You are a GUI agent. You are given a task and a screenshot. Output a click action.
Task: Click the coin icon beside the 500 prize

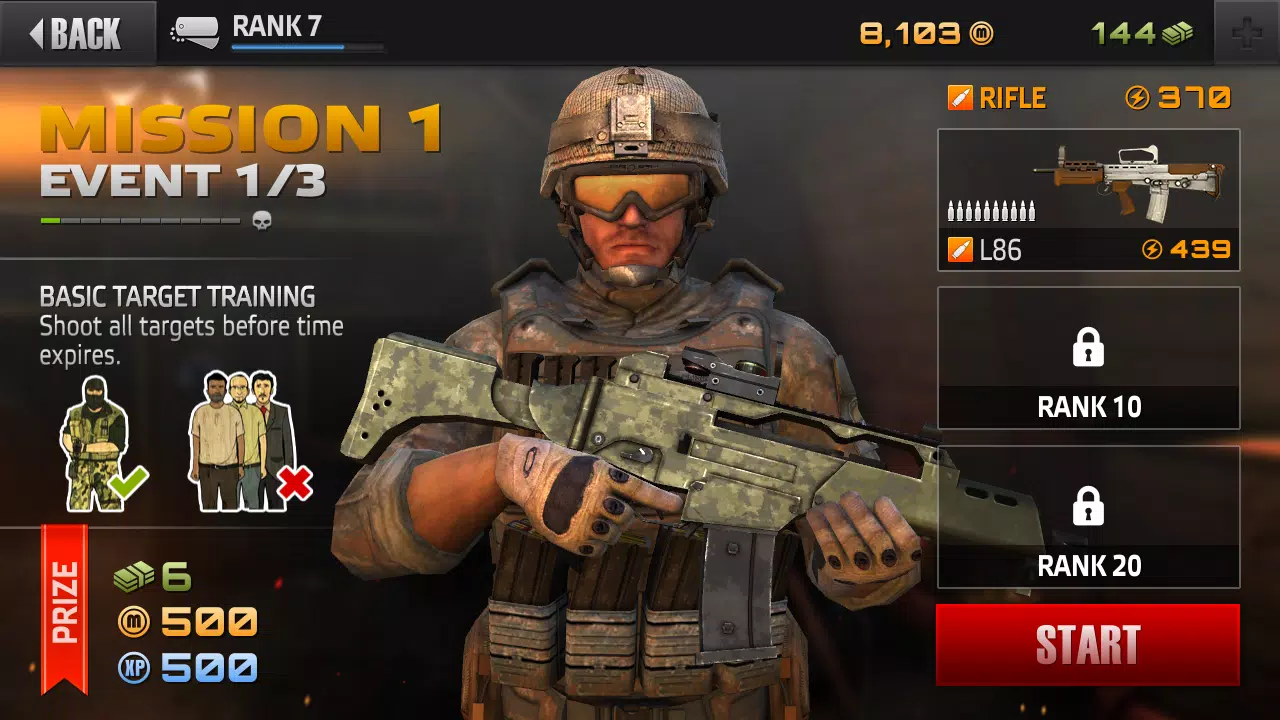click(133, 620)
